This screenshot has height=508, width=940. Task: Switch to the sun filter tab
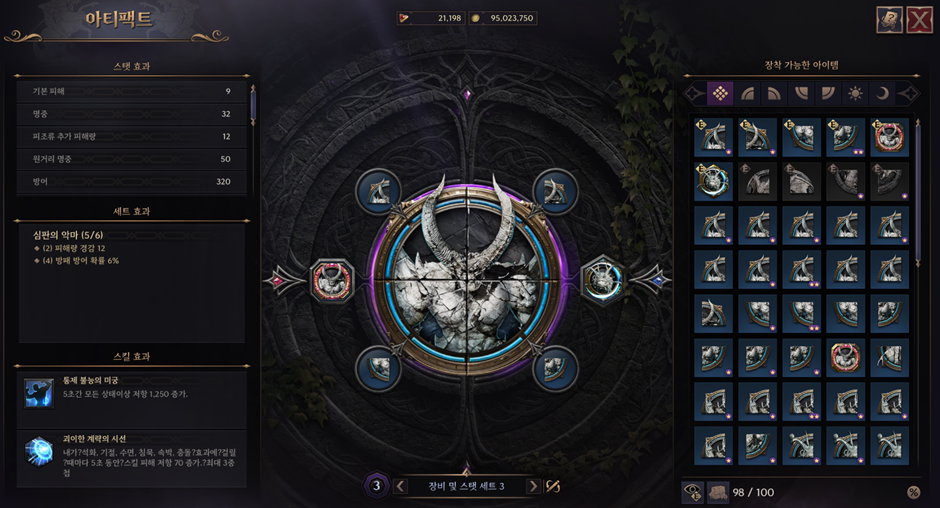[x=855, y=93]
